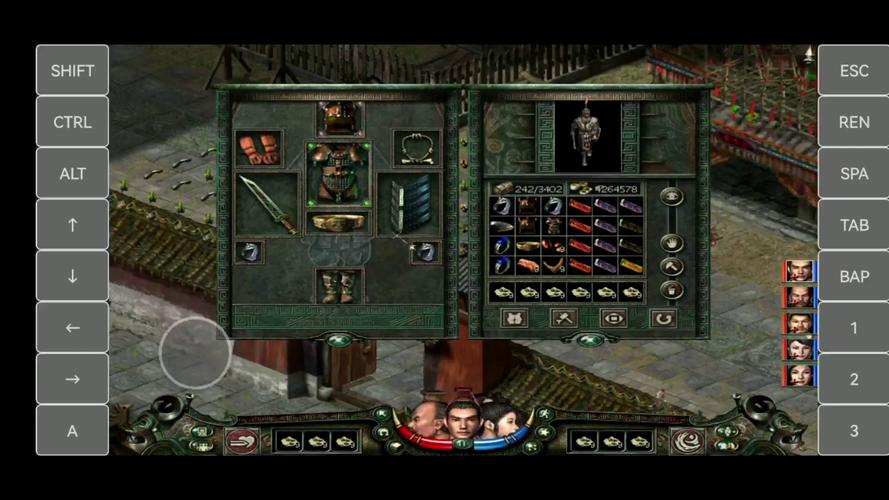
Task: Choose the equipped chest armor slot
Action: pos(338,172)
